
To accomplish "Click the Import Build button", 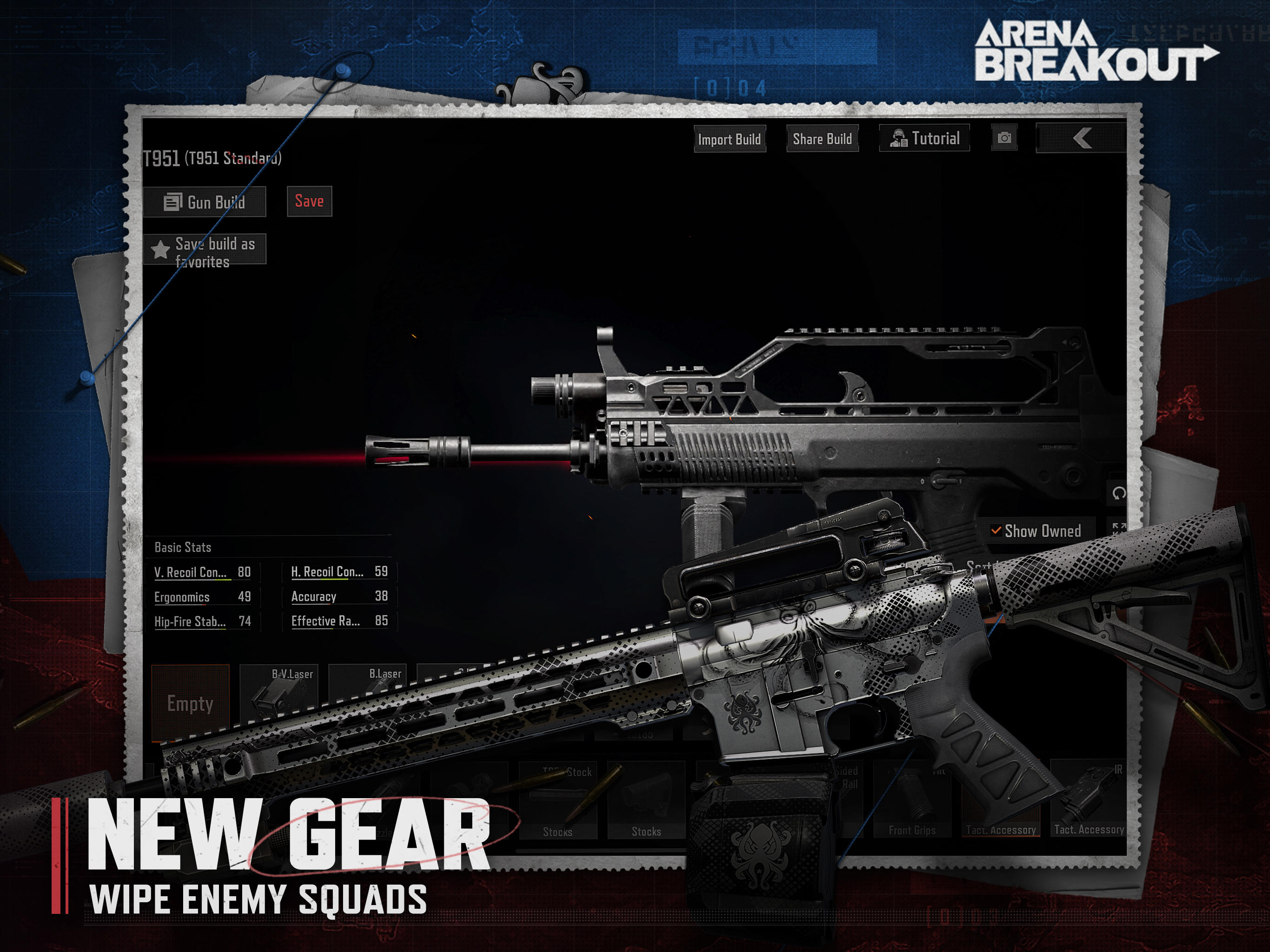I will coord(730,139).
